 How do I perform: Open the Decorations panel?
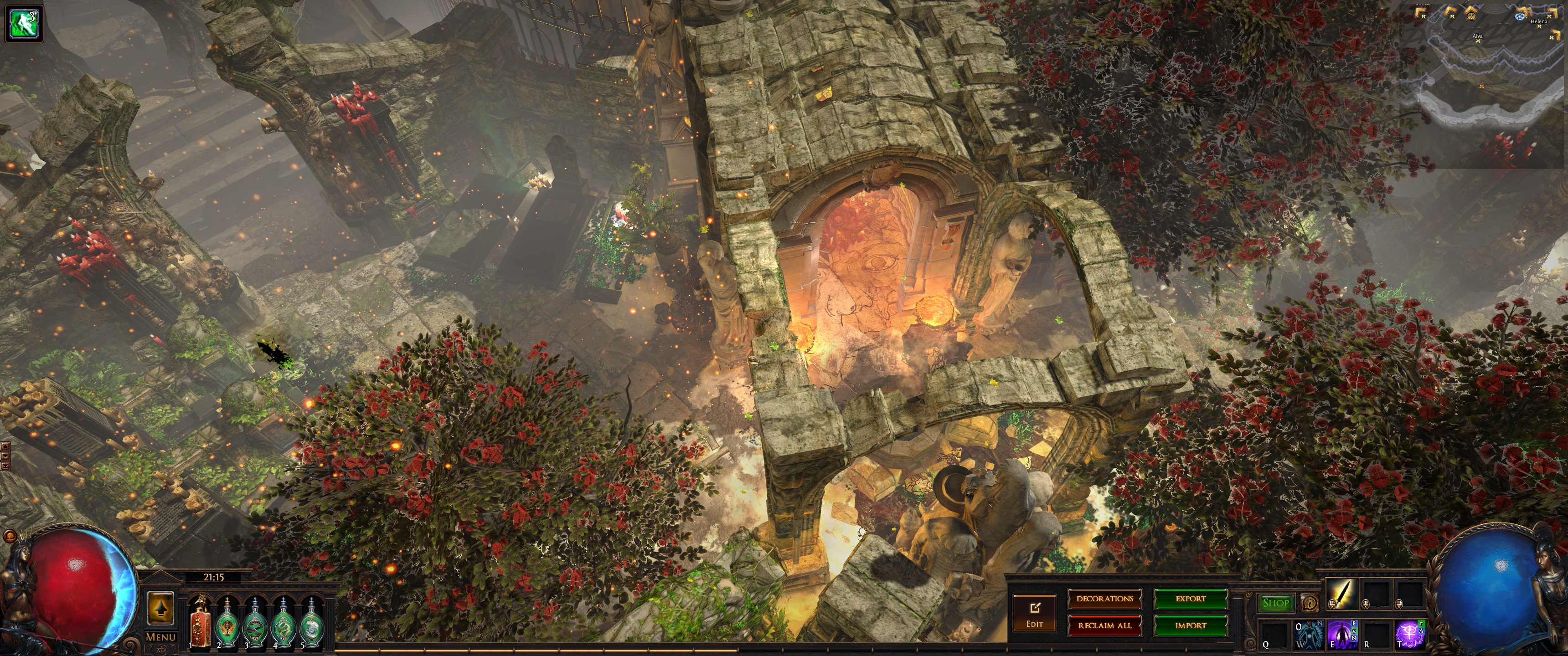pyautogui.click(x=1104, y=599)
